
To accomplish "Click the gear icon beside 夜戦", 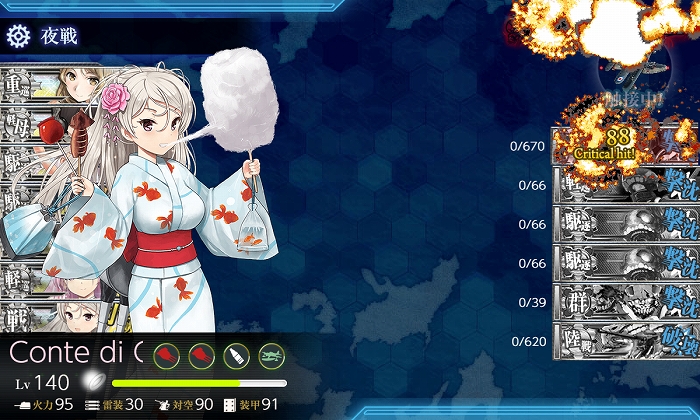I will click(x=18, y=37).
